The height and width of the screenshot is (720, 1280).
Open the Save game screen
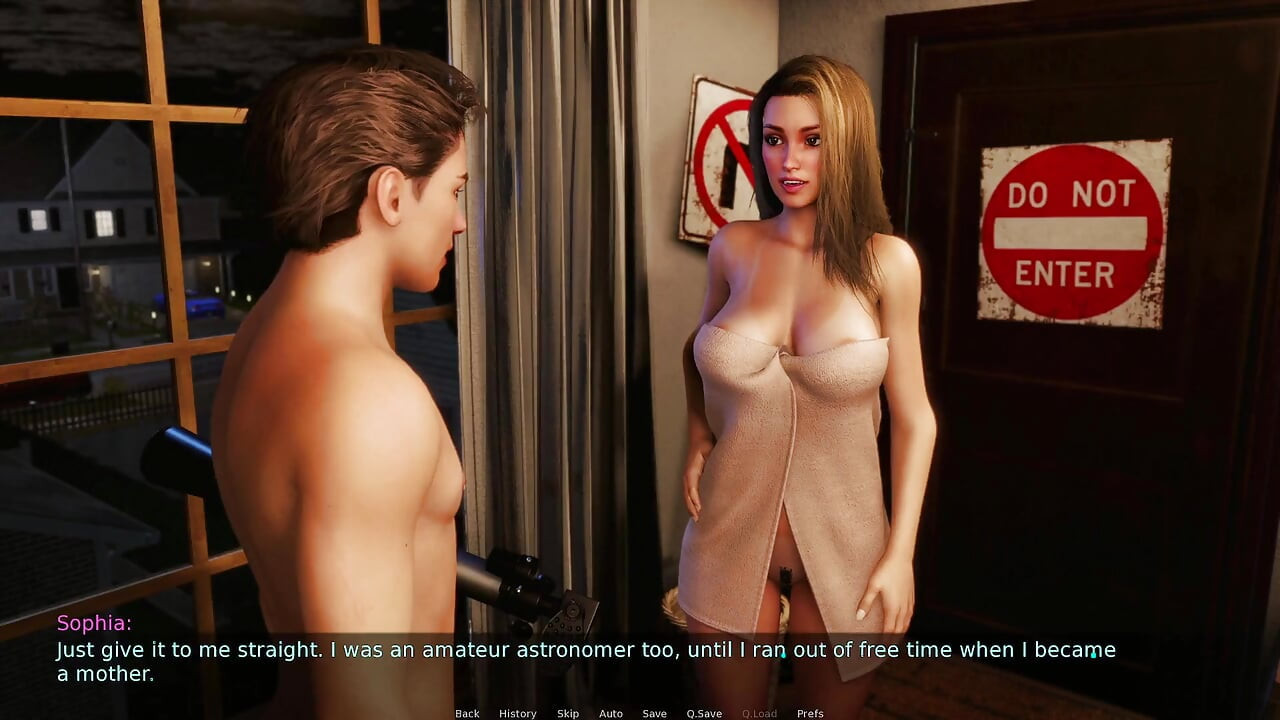[x=654, y=713]
